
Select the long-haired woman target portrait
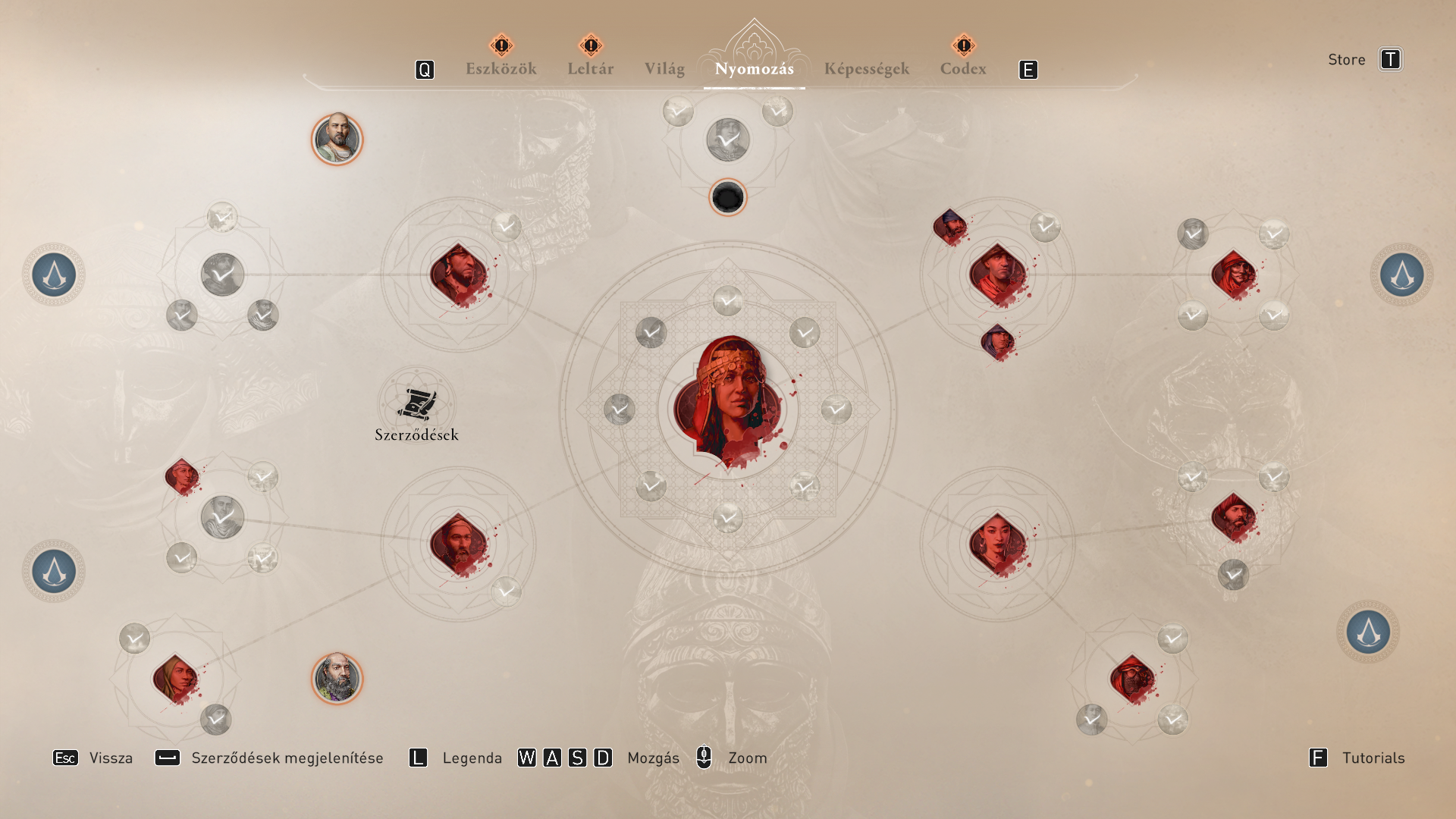pyautogui.click(x=175, y=679)
